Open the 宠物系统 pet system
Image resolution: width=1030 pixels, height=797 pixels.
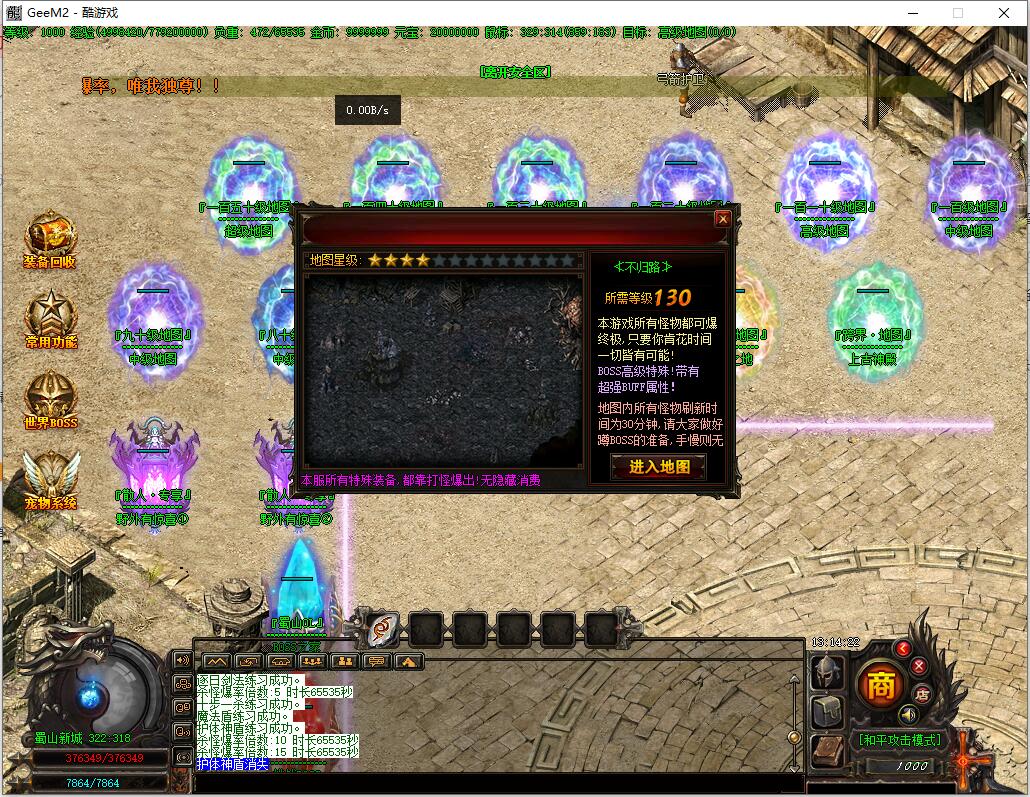click(x=50, y=480)
